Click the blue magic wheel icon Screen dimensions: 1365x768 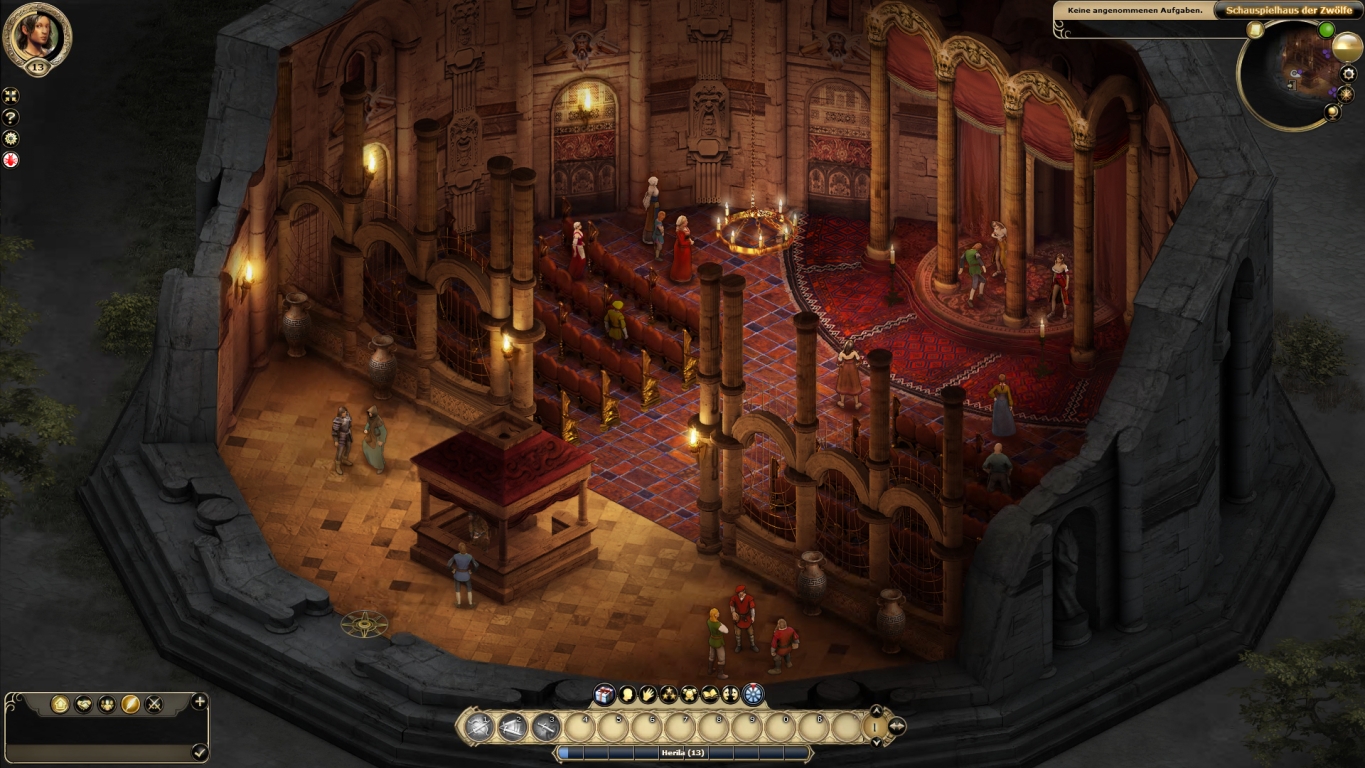tap(752, 694)
